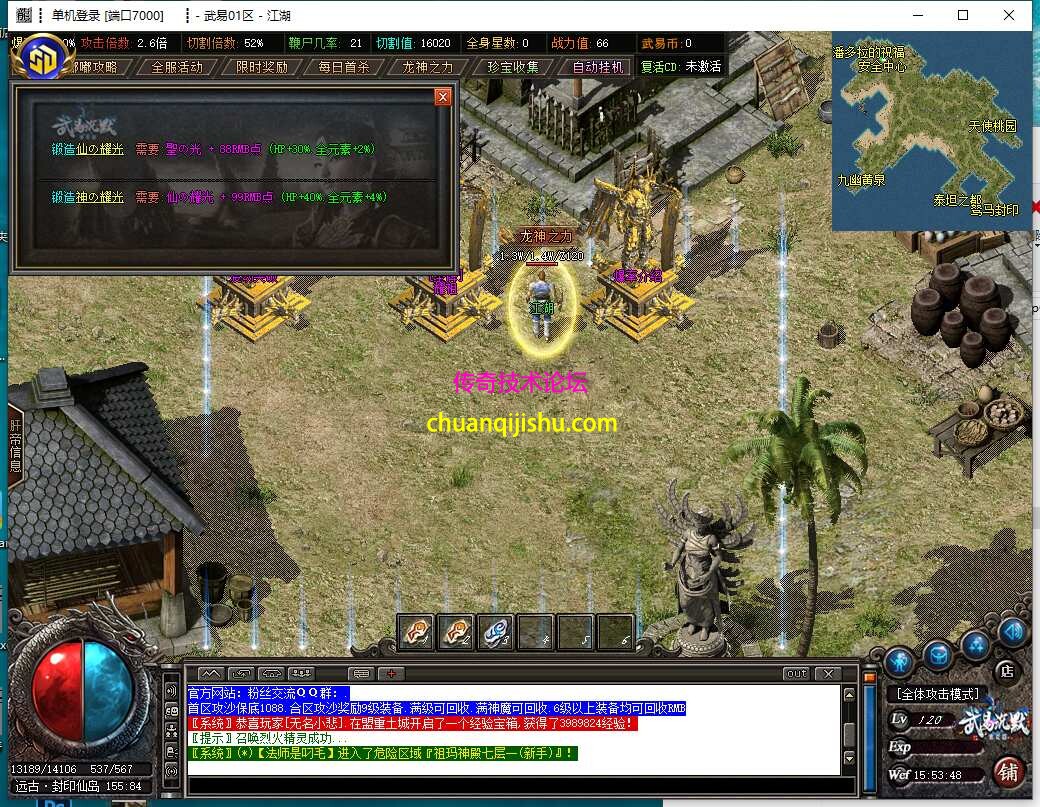Click the gold SD emblem icon
Screen dimensions: 1040x807
(42, 59)
